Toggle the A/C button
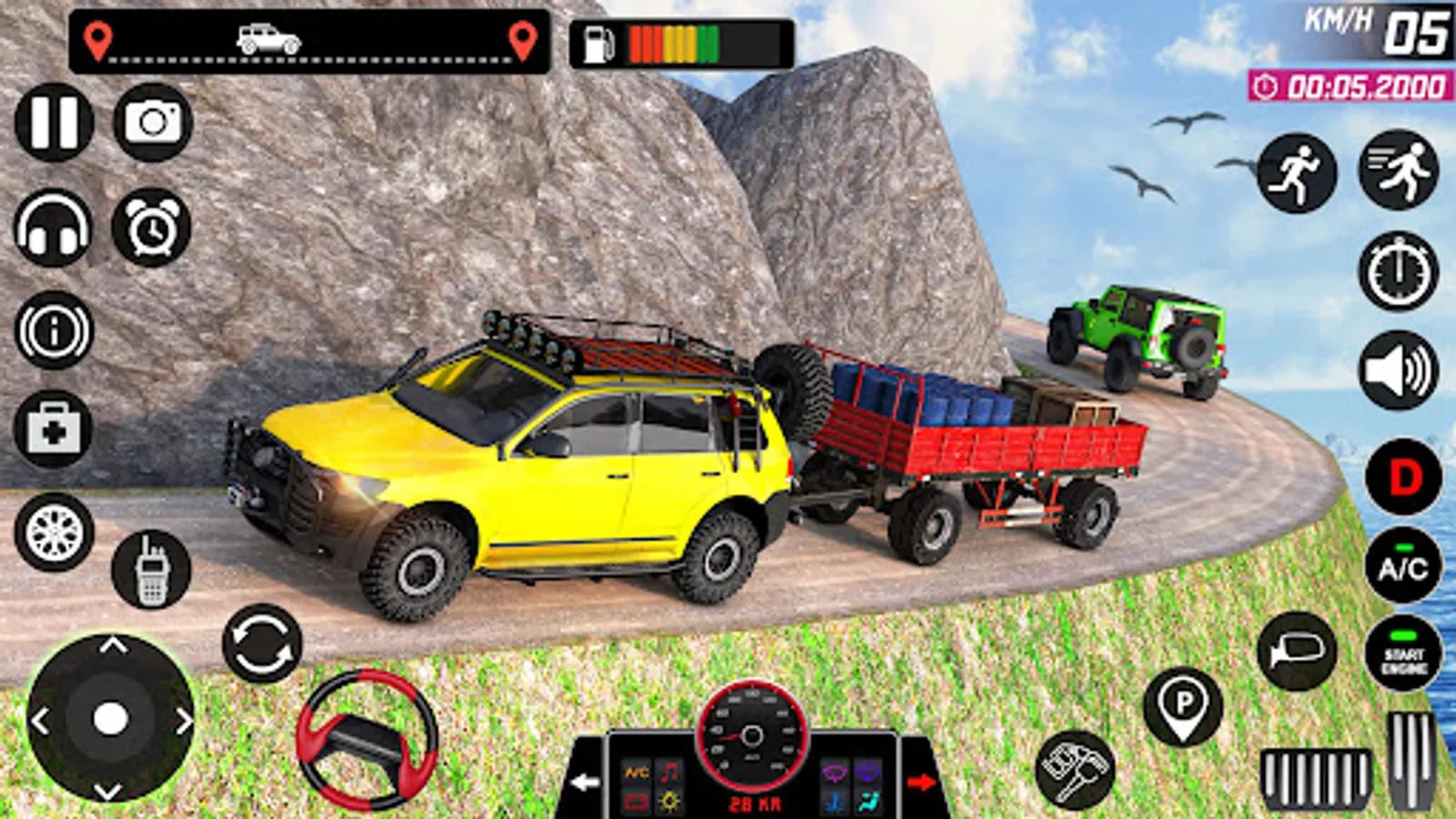 (1403, 565)
